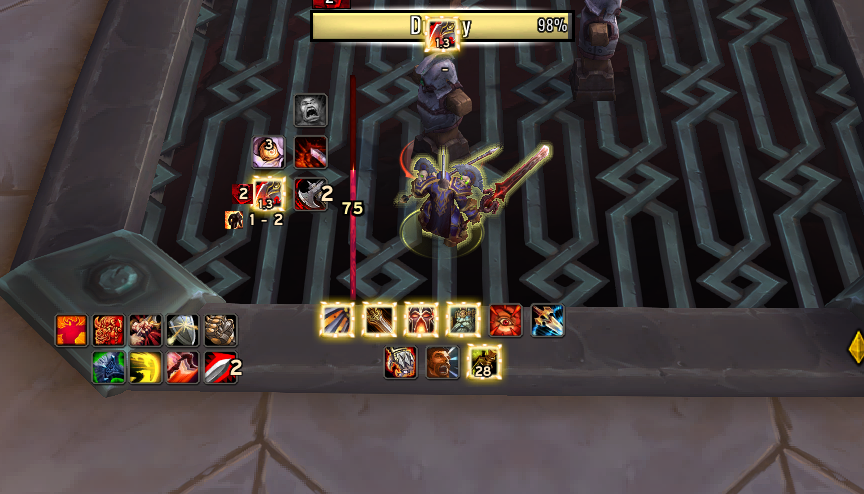
Task: Activate the shouting warrior face ability
Action: [x=442, y=362]
